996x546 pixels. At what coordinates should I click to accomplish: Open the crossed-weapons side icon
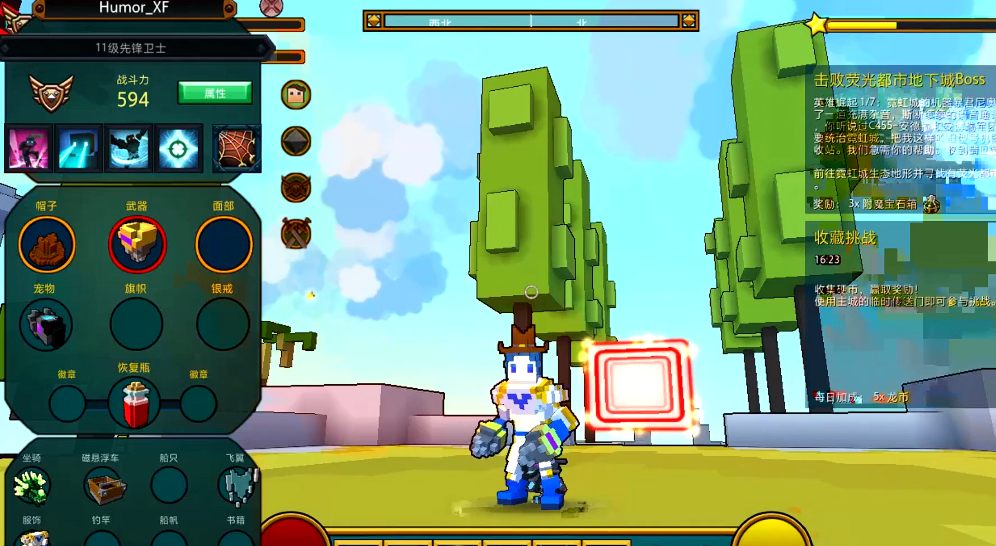tap(295, 234)
